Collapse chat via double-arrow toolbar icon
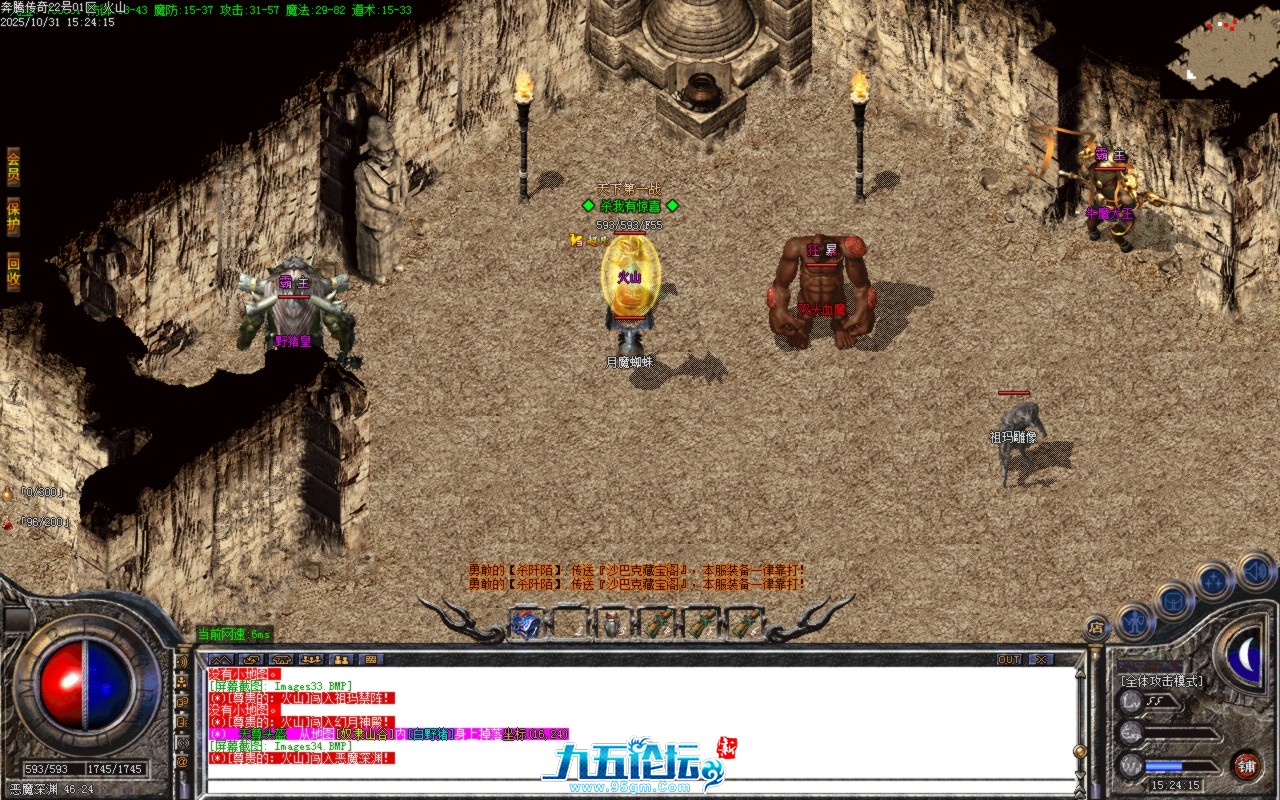 (x=221, y=660)
